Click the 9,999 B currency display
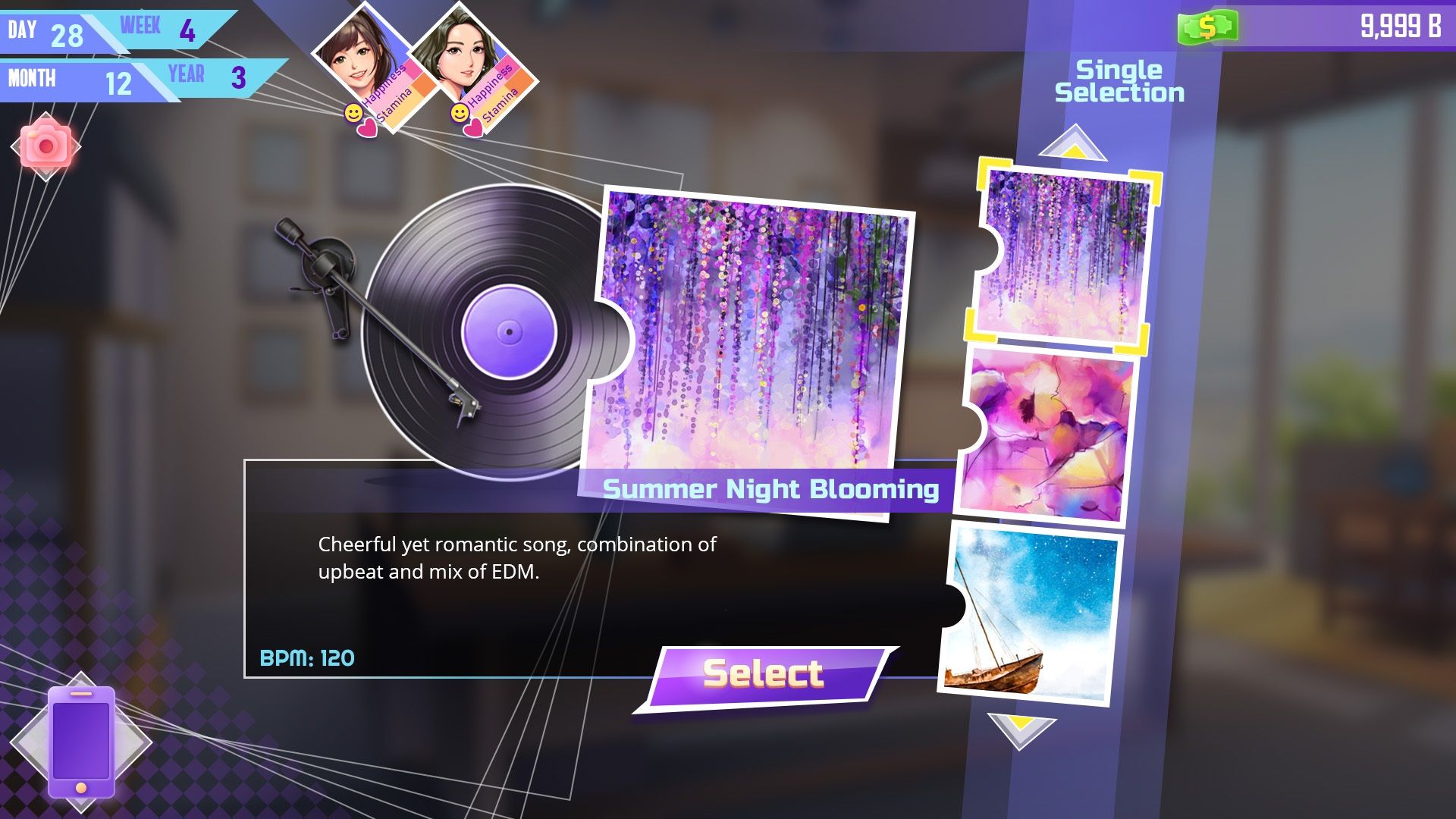 click(1403, 24)
